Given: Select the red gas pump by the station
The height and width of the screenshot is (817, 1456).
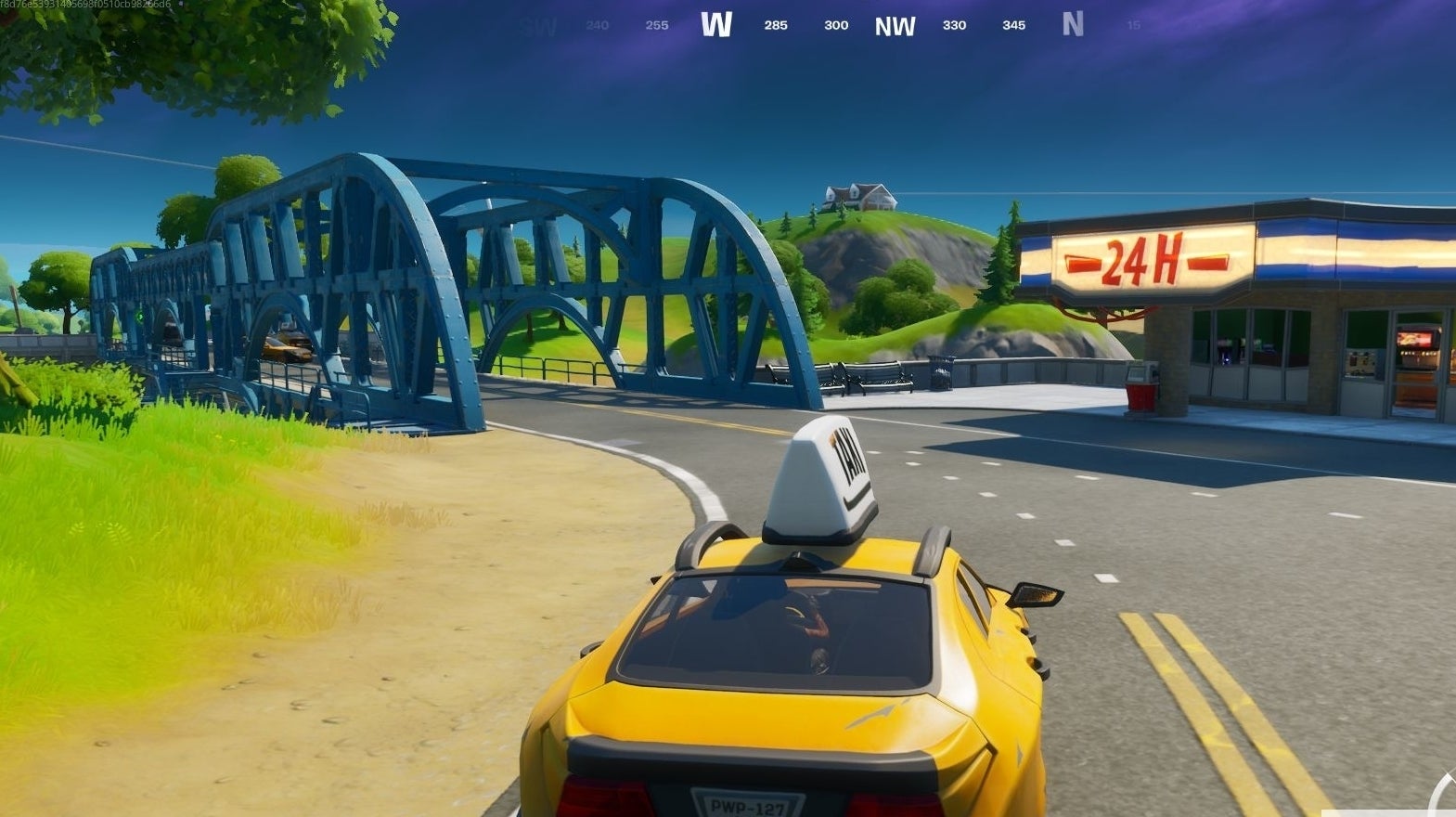Looking at the screenshot, I should point(1140,381).
